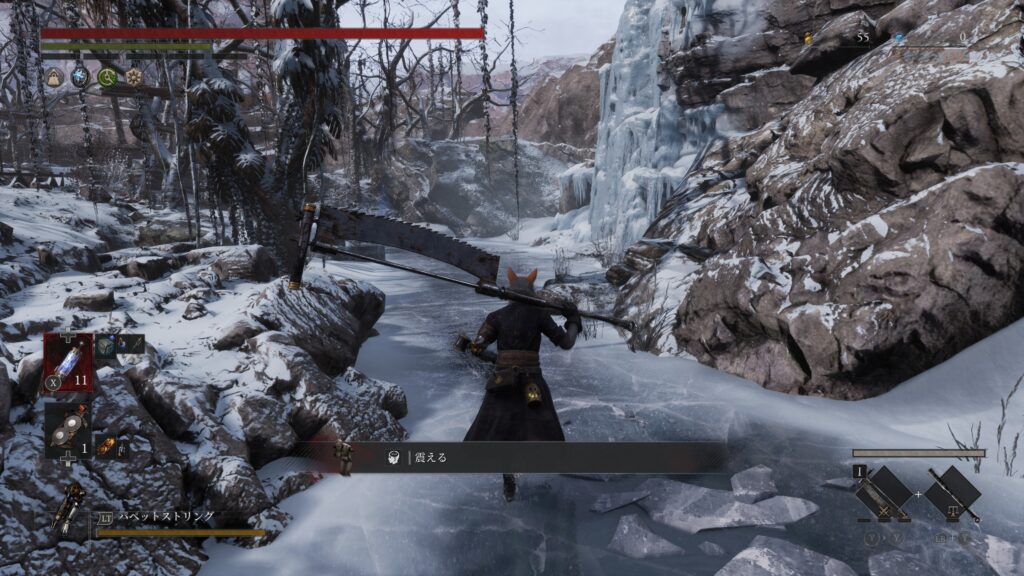
Task: Inspect the tan cogwheel buff icon
Action: pyautogui.click(x=133, y=76)
